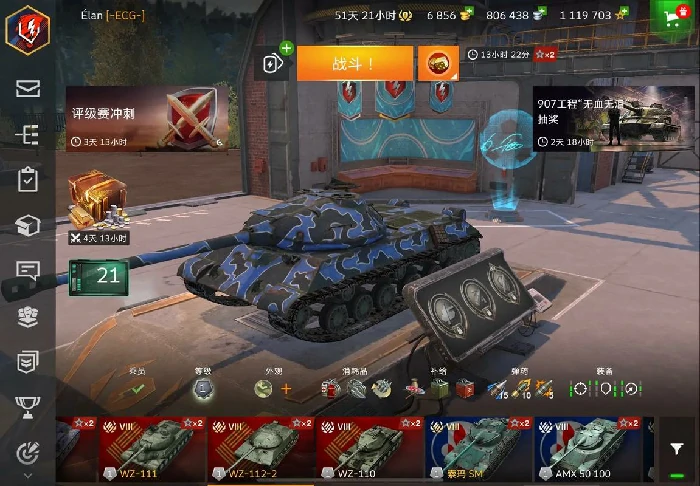Open the tech tree icon in sidebar
Screen dimensions: 700x486
pyautogui.click(x=28, y=134)
